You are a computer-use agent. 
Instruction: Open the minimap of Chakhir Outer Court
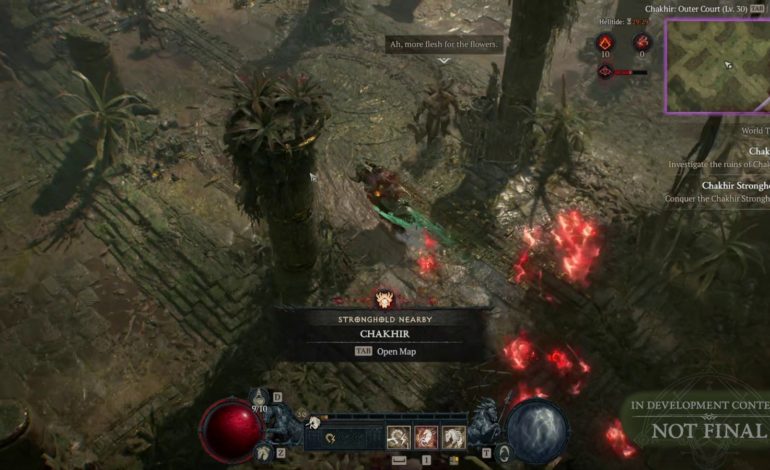[x=717, y=66]
